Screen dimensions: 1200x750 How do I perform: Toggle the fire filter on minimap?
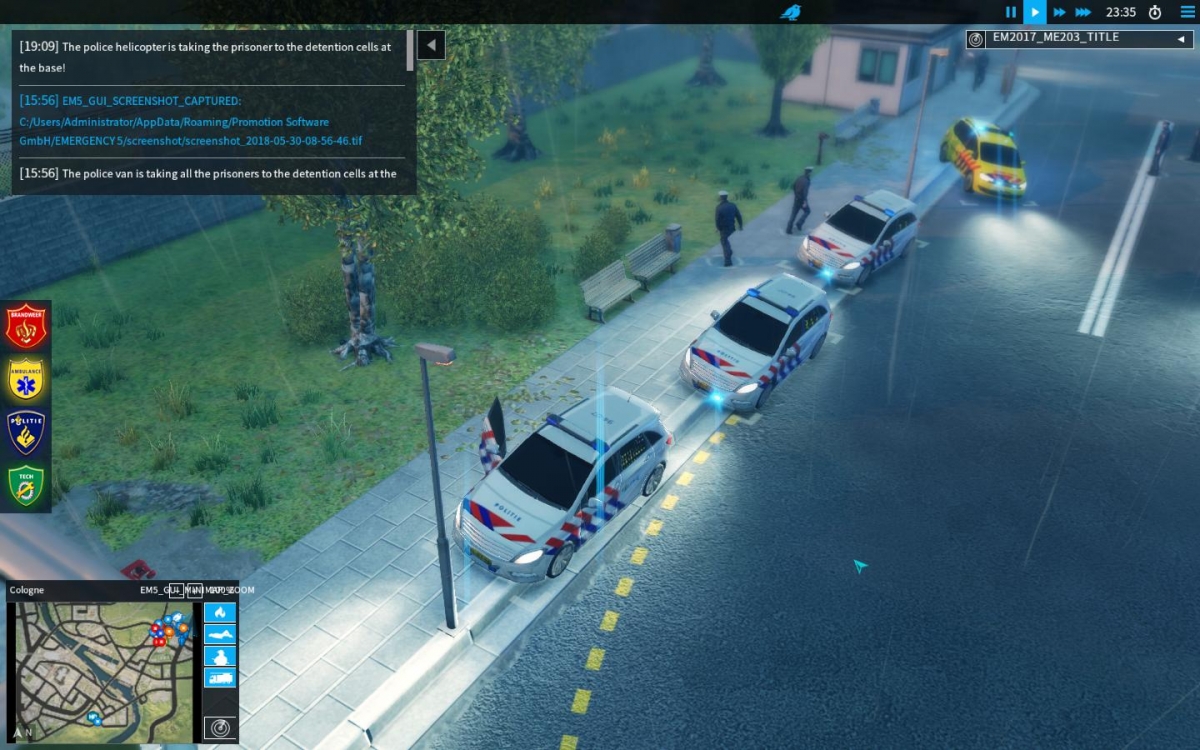coord(220,612)
